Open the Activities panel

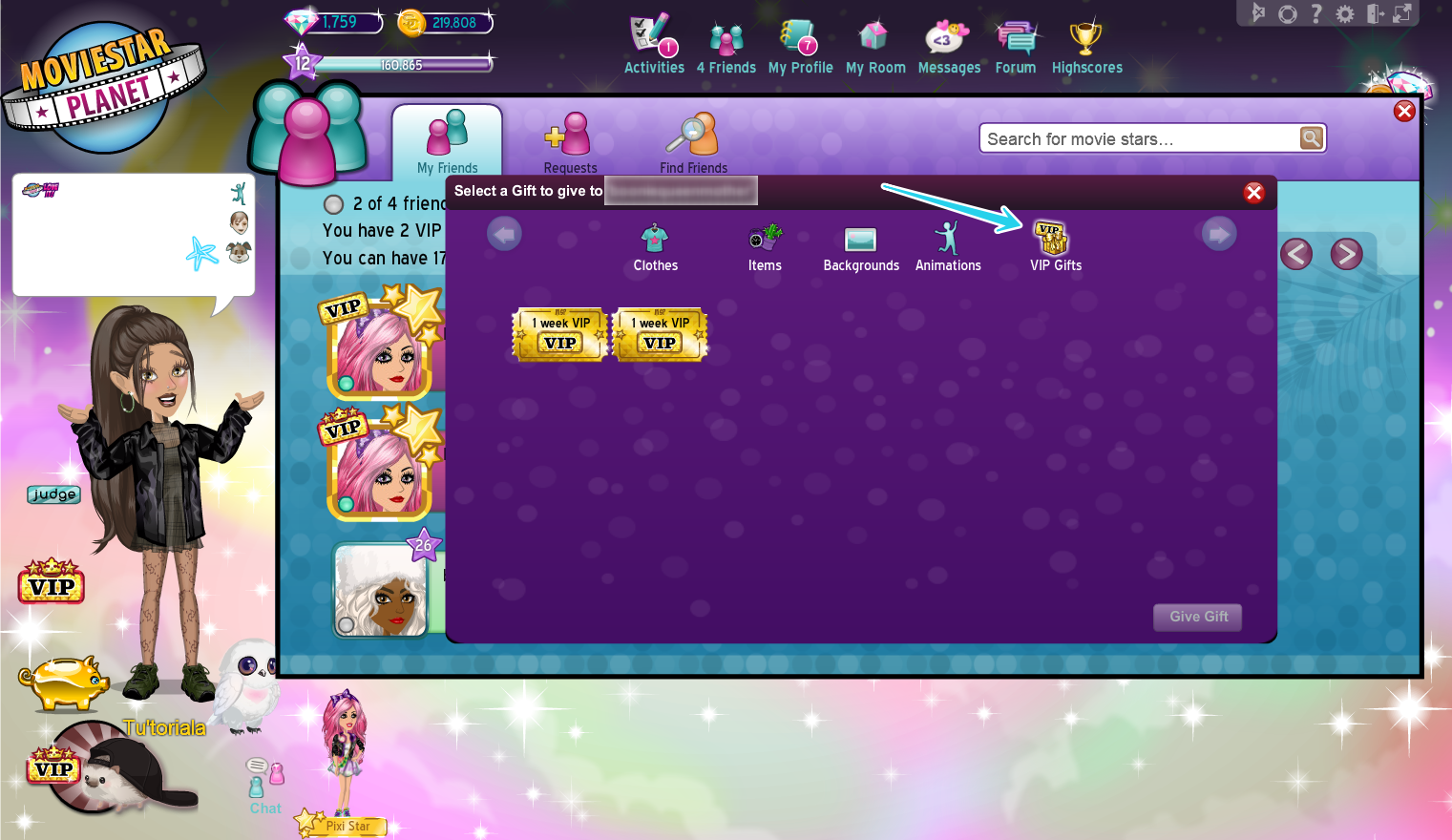tap(654, 43)
